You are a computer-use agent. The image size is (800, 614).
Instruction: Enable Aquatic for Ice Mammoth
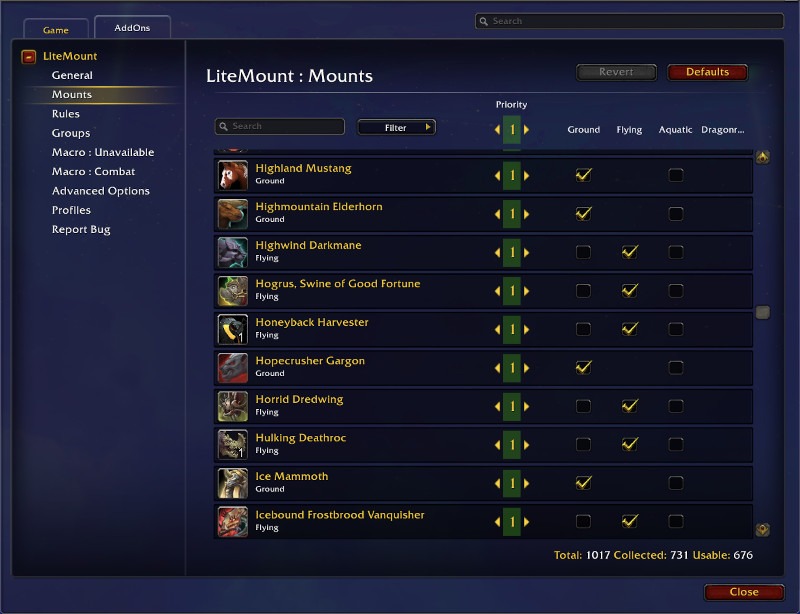point(676,483)
